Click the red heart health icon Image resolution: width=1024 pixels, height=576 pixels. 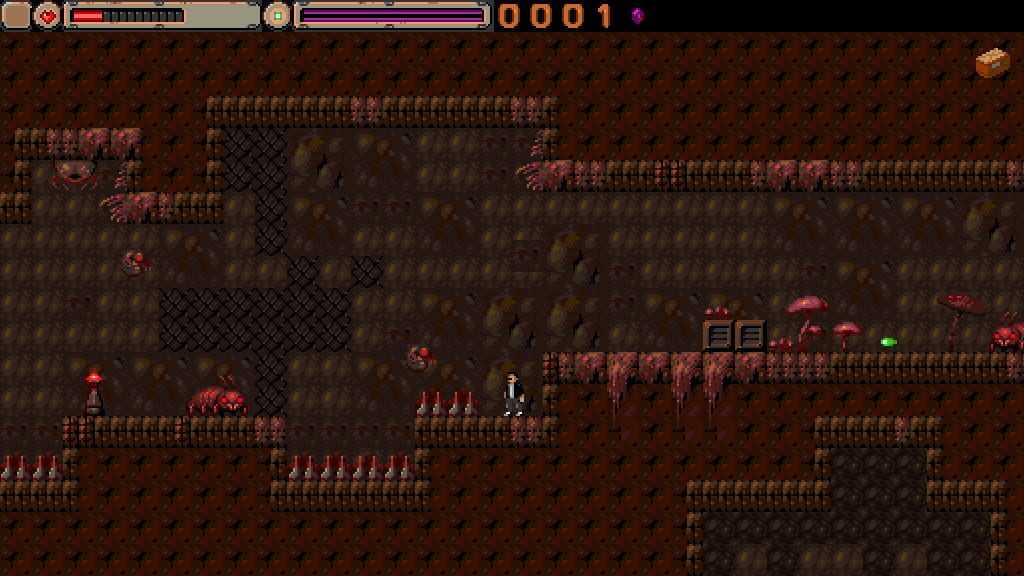(x=47, y=15)
